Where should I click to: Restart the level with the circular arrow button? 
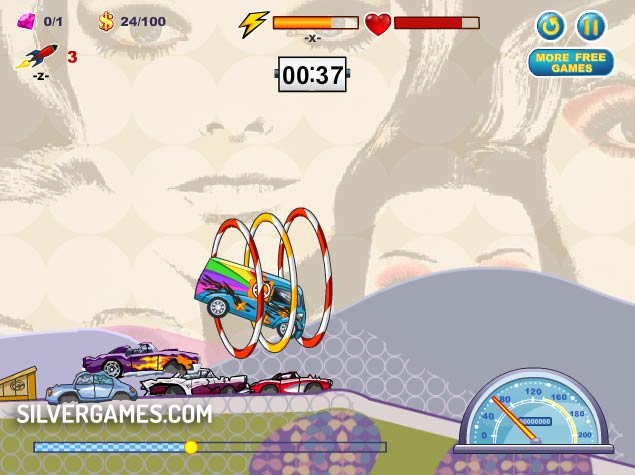point(550,25)
